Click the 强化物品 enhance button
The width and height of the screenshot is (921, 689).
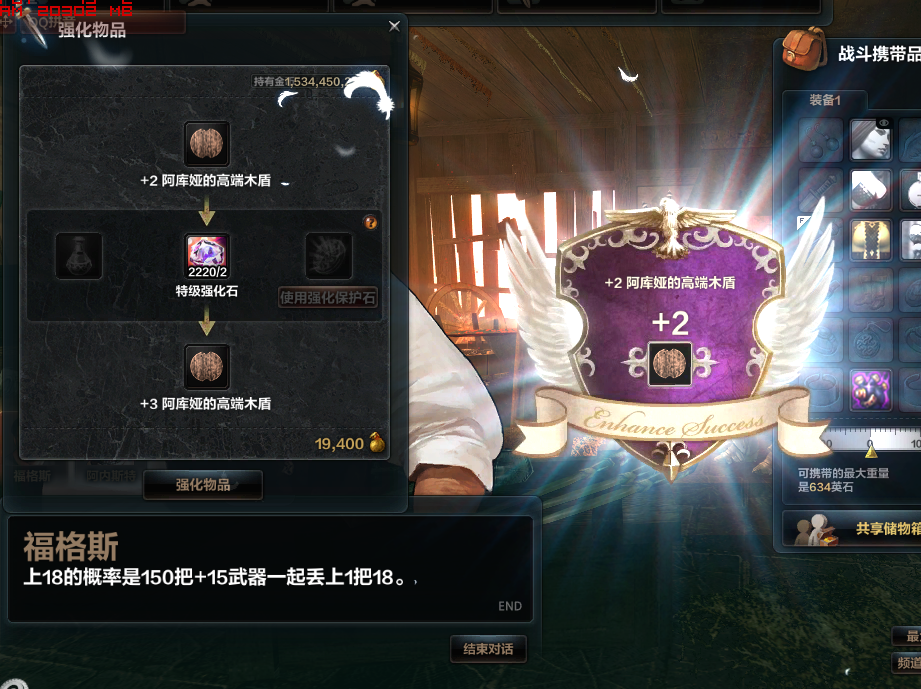pos(203,484)
